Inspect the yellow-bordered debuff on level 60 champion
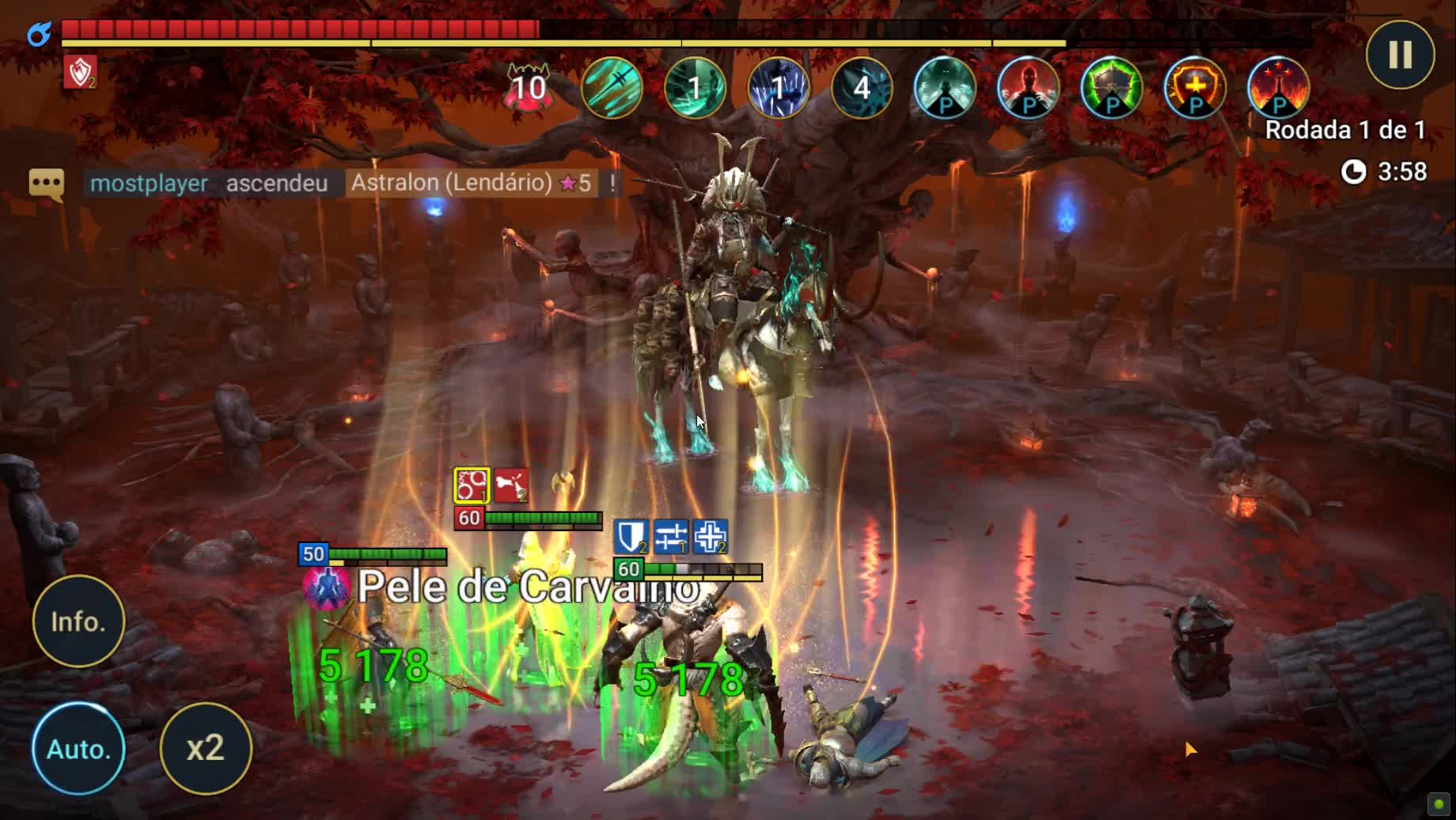The width and height of the screenshot is (1456, 820). [x=472, y=485]
